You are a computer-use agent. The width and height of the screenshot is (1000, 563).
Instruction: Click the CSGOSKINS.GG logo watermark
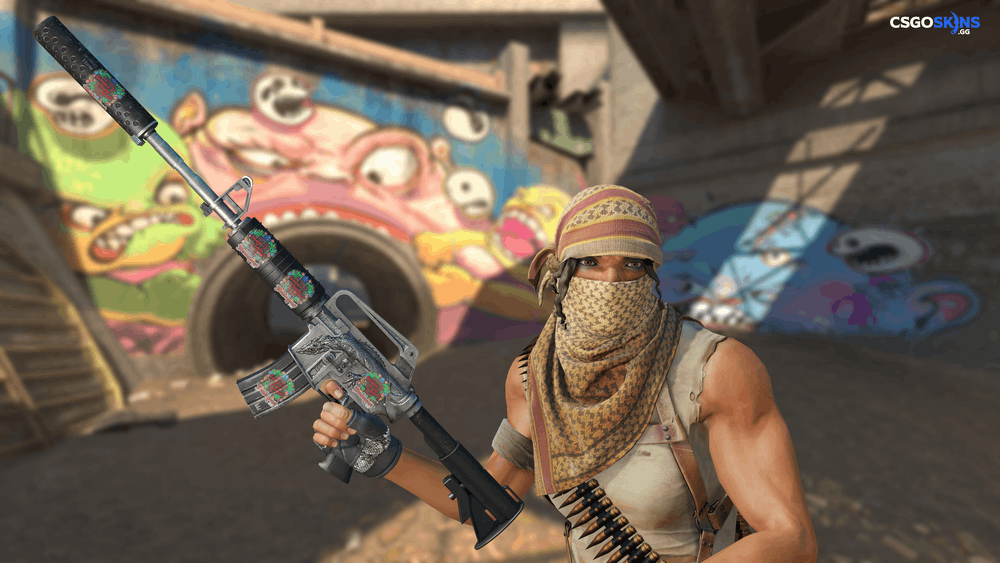pos(935,22)
